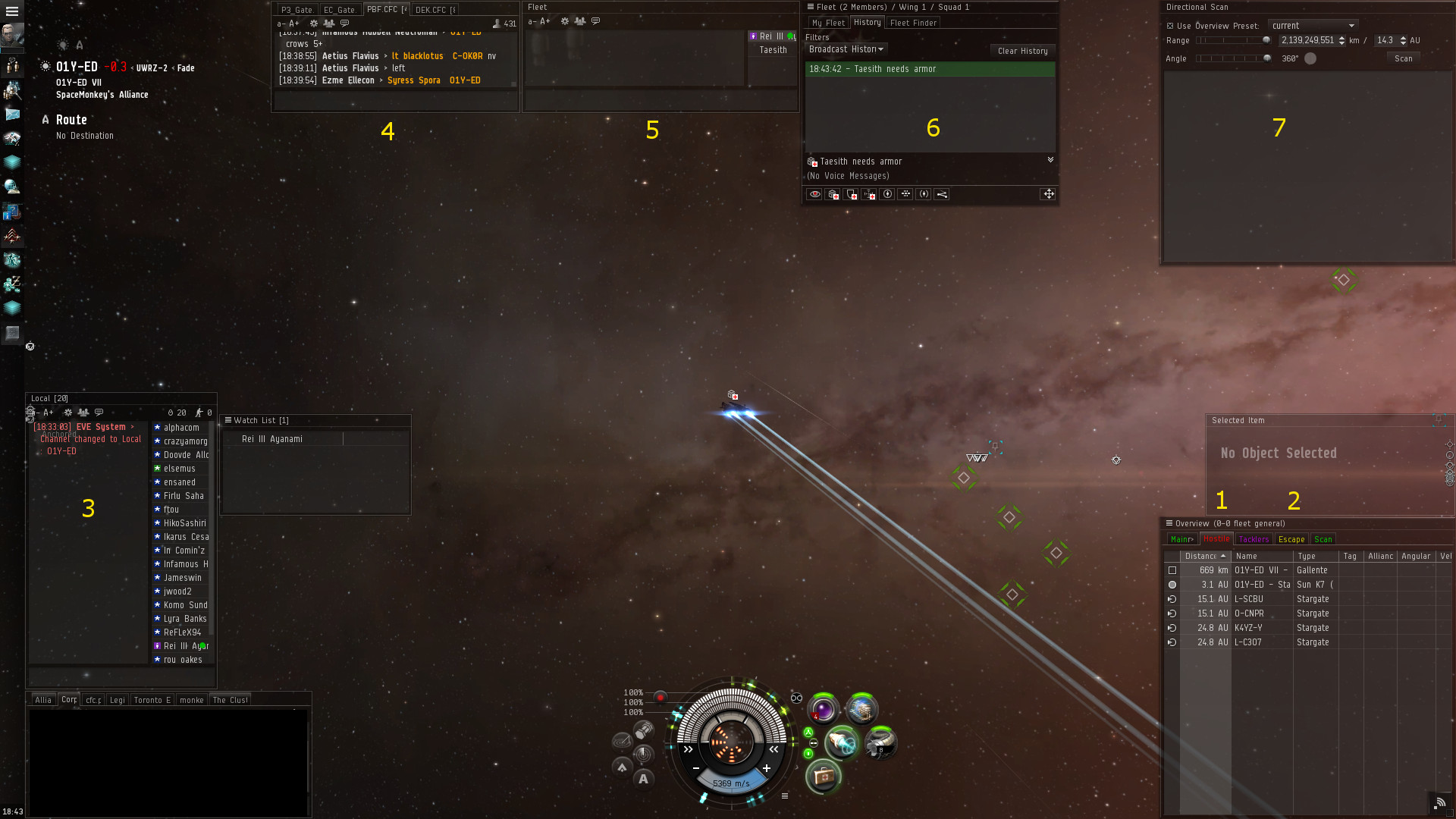The image size is (1456, 819).
Task: Open the DEK.CFC chat tab
Action: (x=434, y=10)
